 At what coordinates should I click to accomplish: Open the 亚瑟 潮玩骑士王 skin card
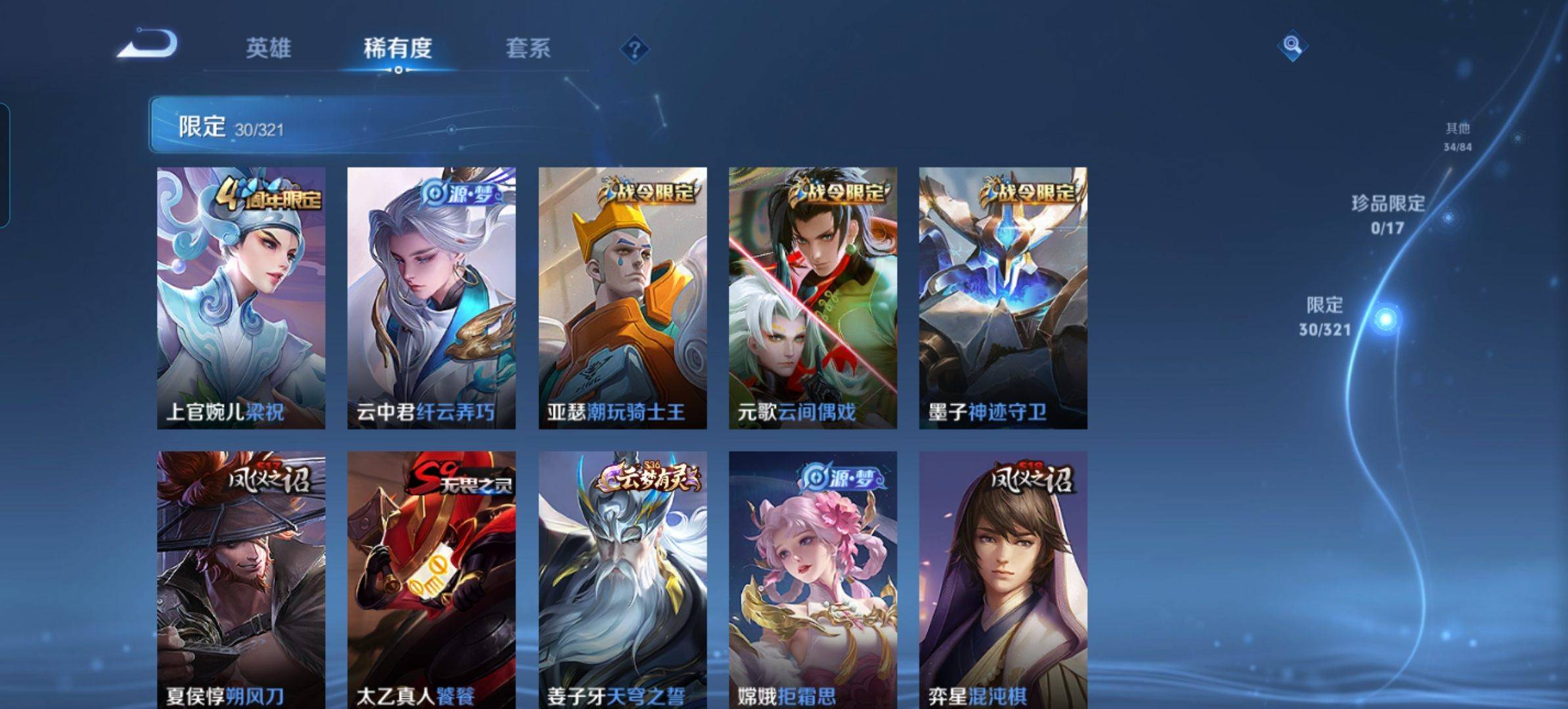(622, 298)
